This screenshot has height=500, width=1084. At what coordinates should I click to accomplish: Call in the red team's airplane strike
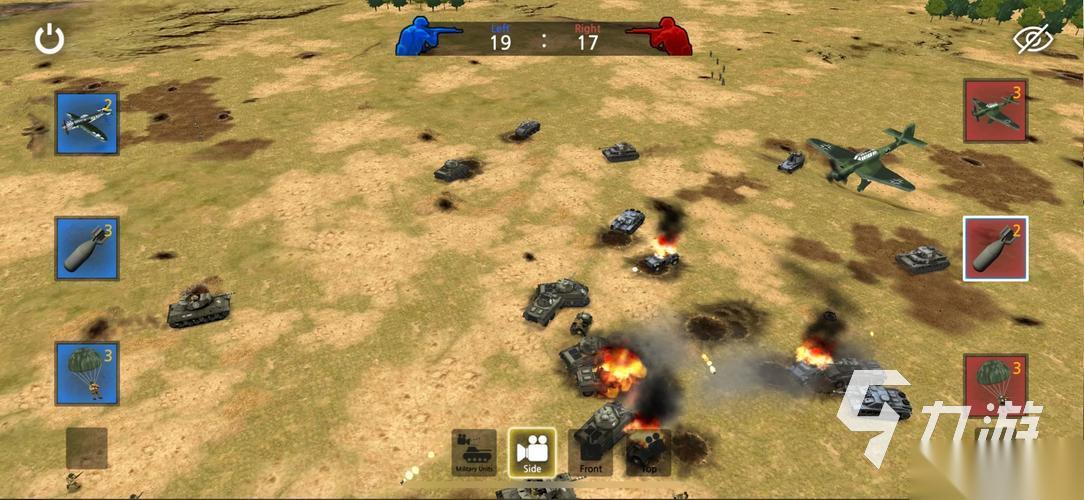click(x=995, y=111)
